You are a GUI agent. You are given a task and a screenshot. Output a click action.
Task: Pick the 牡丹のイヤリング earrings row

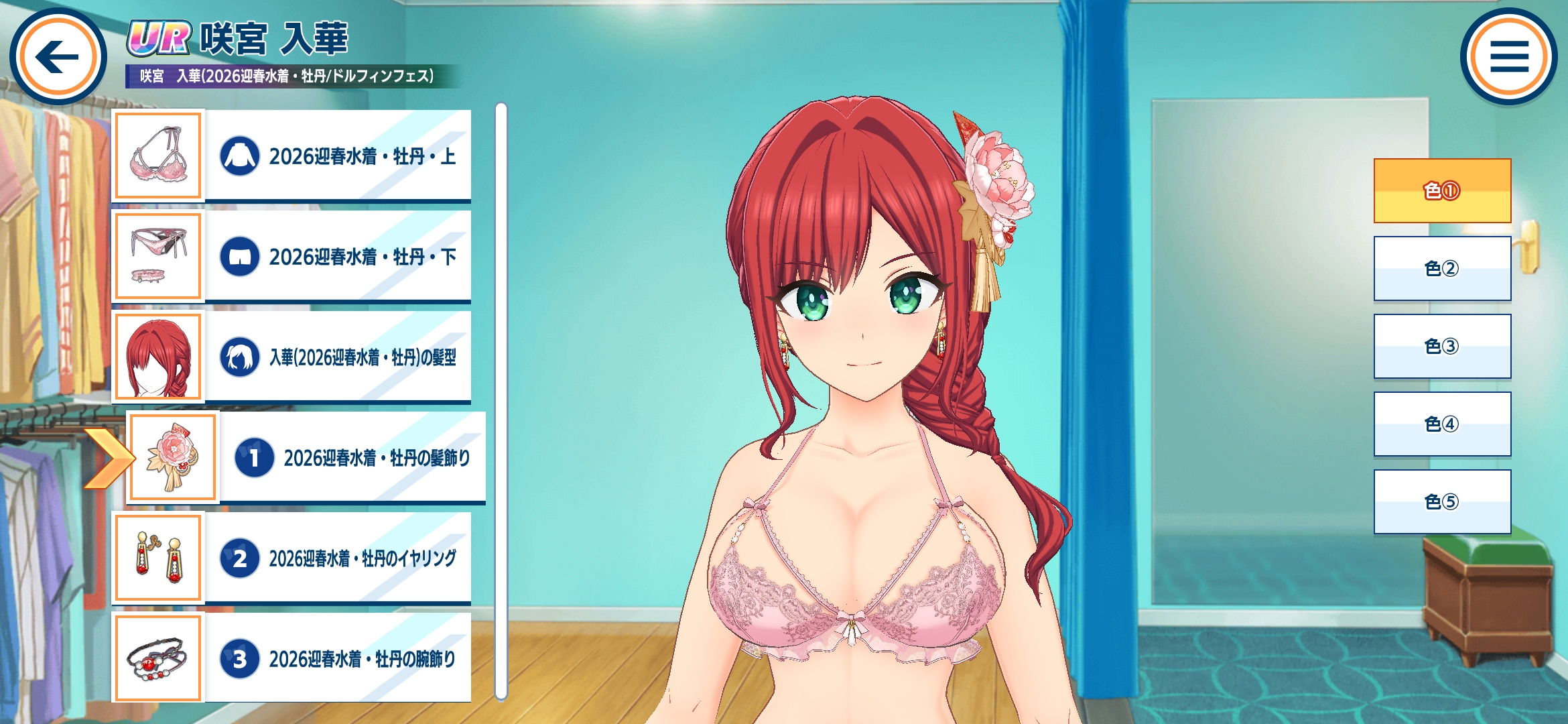pos(292,558)
